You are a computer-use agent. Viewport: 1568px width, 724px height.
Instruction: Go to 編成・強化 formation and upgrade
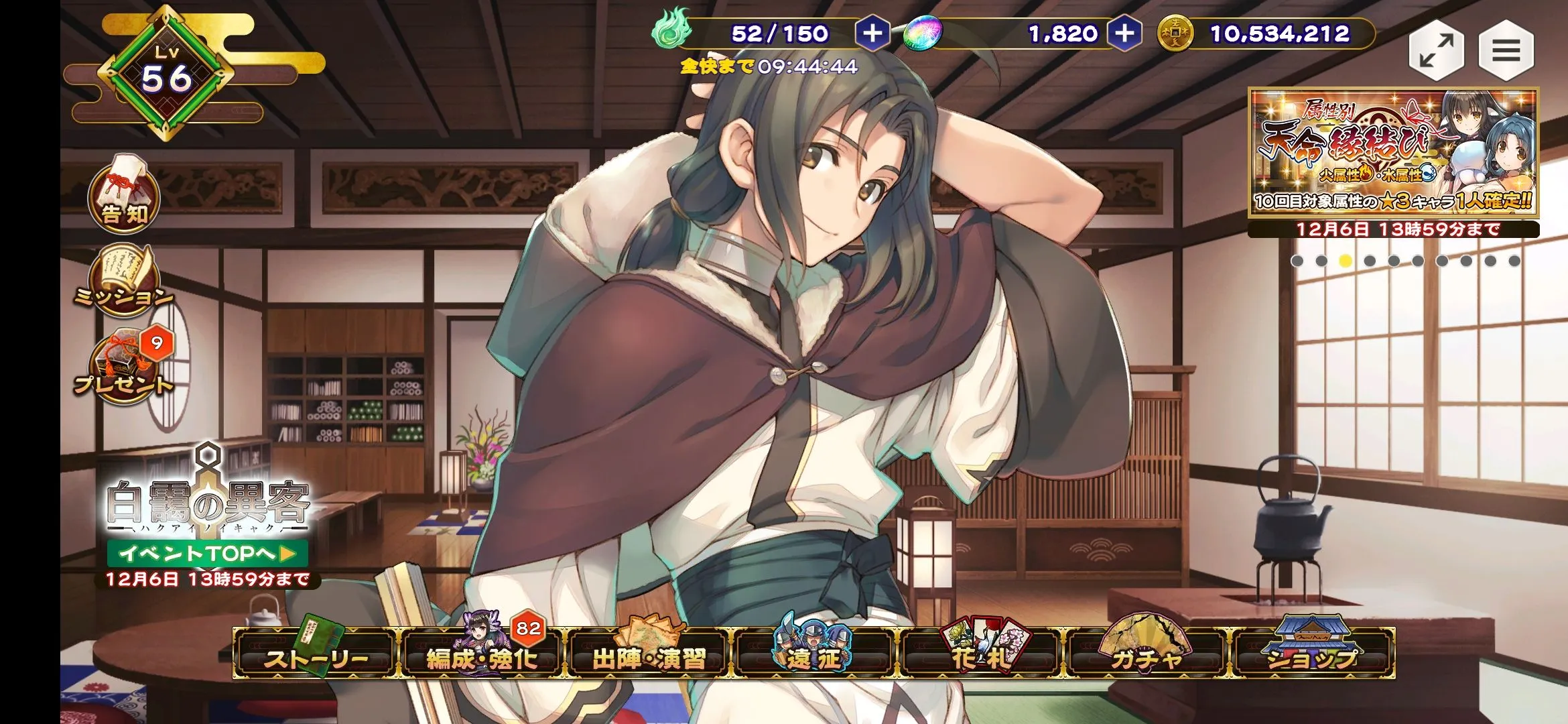tap(482, 655)
